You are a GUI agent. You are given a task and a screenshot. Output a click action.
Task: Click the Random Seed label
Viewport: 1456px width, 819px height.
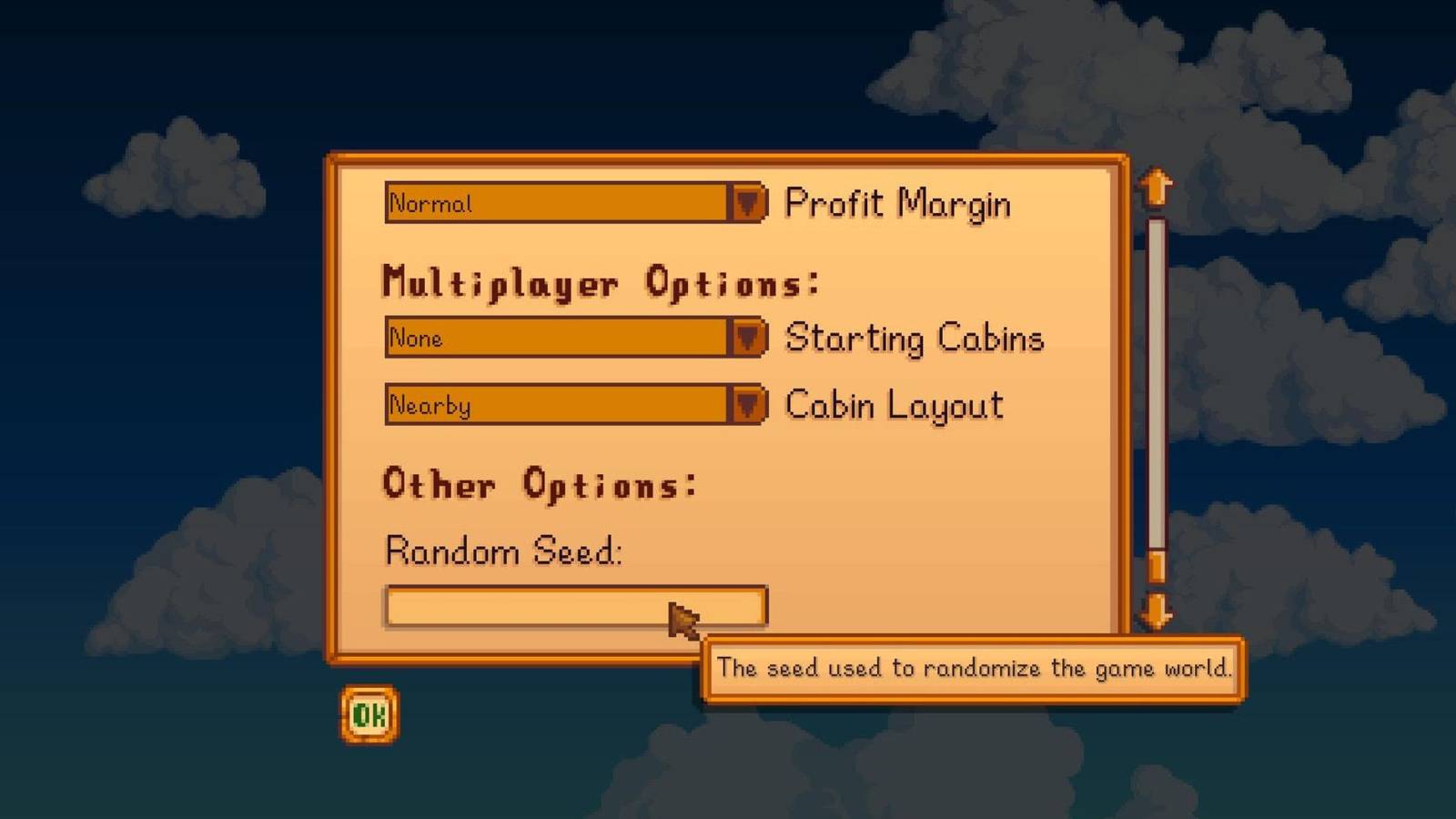tap(506, 551)
